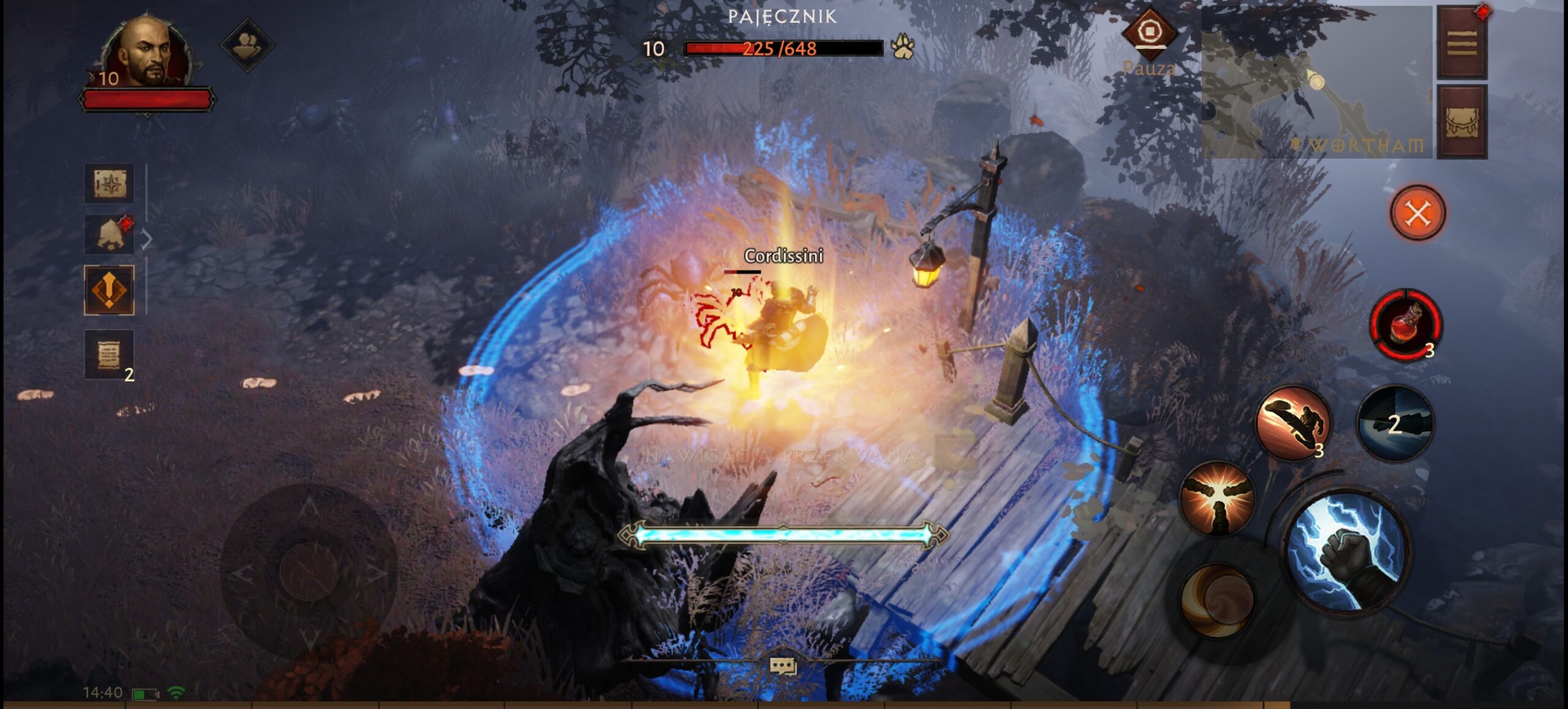This screenshot has height=709, width=1568.
Task: Open the compass map scroll icon
Action: click(x=109, y=183)
